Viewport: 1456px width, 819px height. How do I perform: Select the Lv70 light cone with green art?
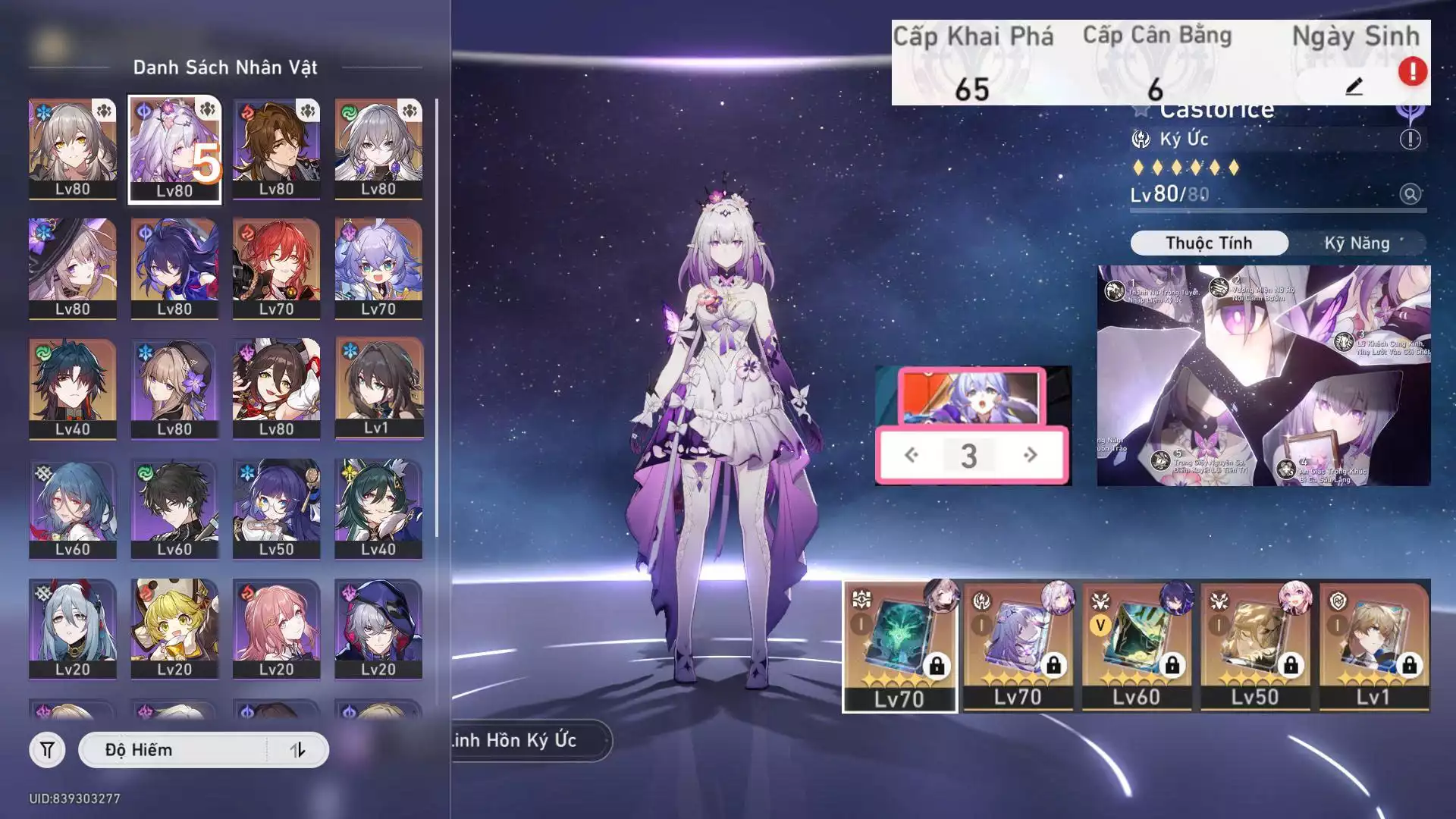900,646
